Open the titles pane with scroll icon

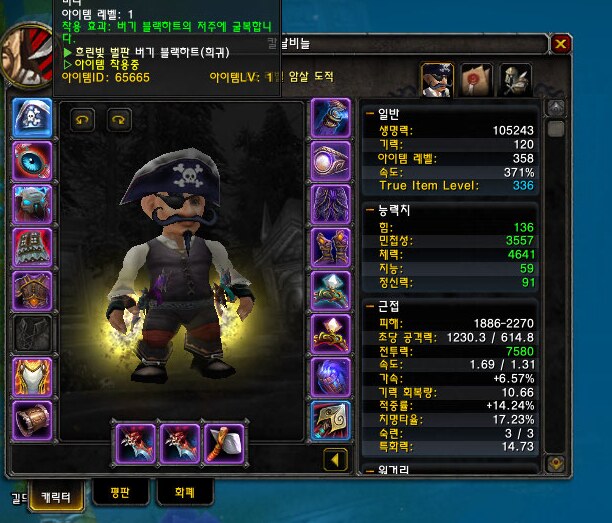pyautogui.click(x=476, y=79)
